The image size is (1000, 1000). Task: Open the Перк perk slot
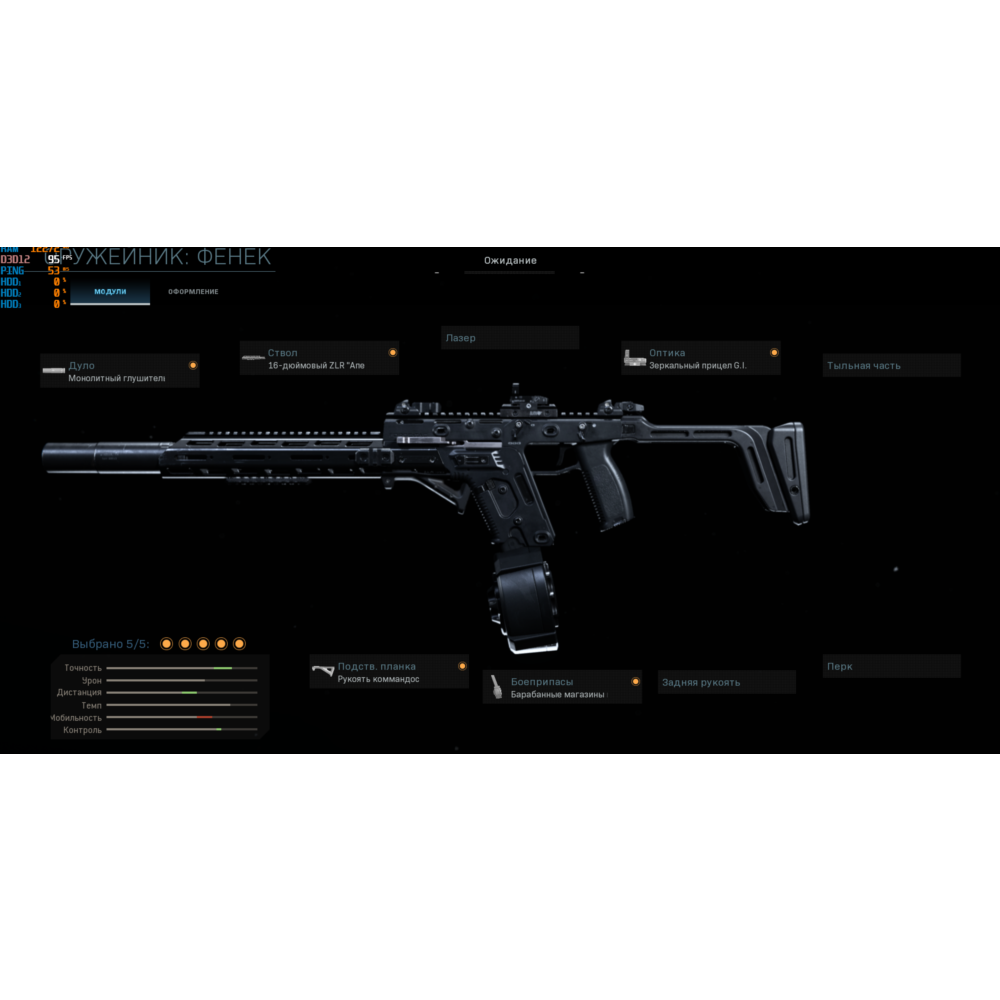(891, 667)
